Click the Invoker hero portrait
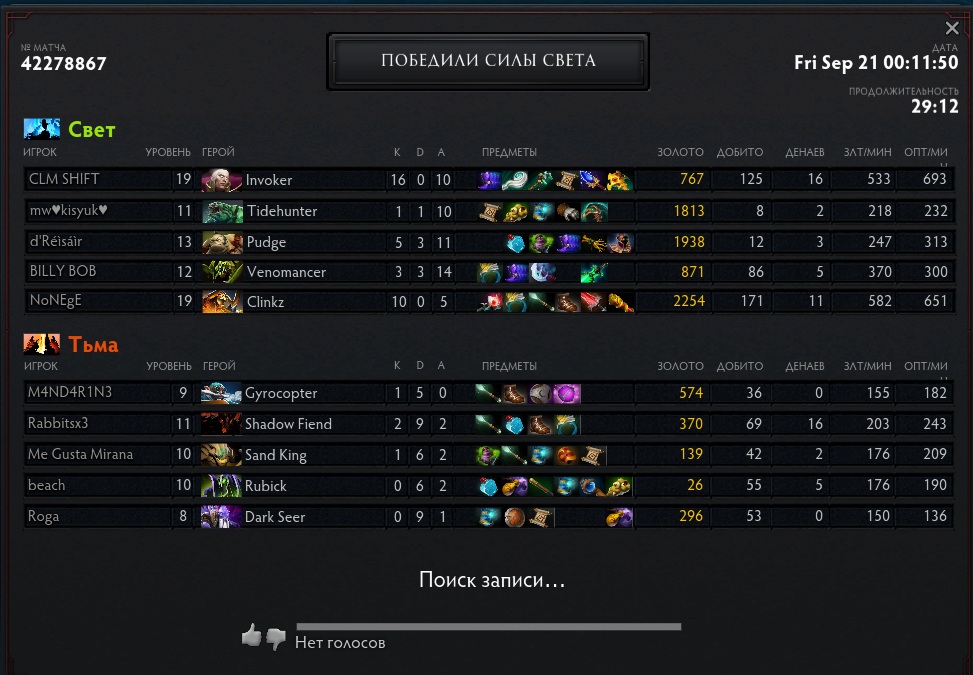 click(x=222, y=181)
